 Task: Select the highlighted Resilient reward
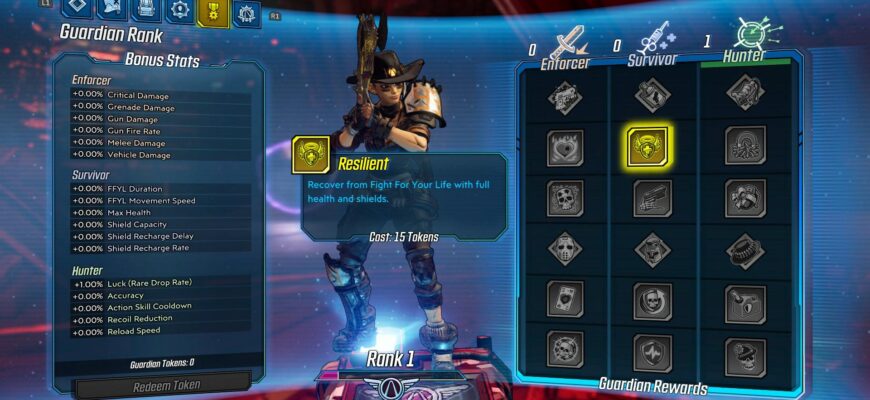(x=647, y=145)
